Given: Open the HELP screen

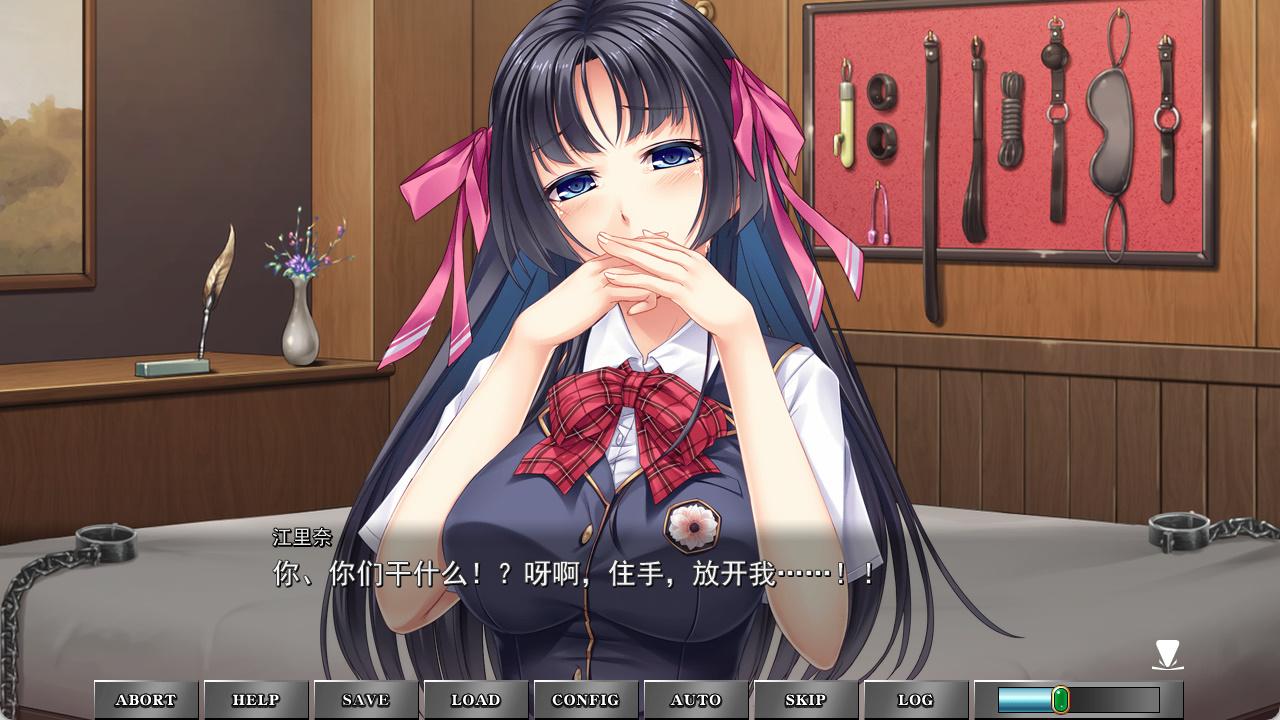Looking at the screenshot, I should click(256, 700).
